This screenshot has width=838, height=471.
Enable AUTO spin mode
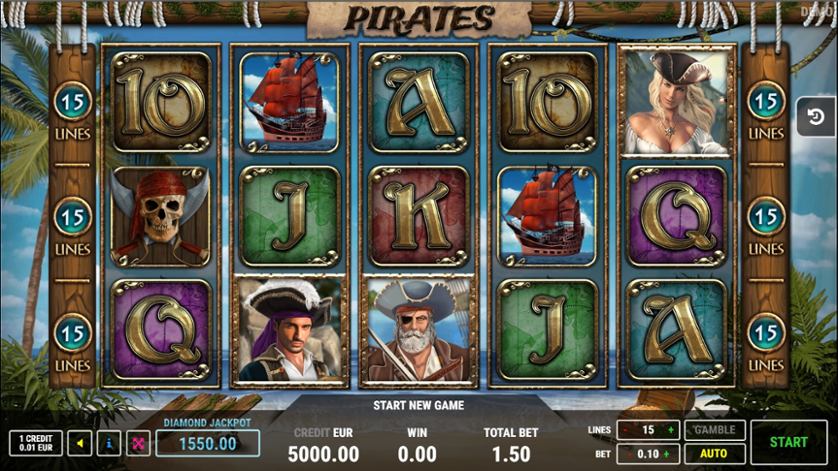point(714,452)
